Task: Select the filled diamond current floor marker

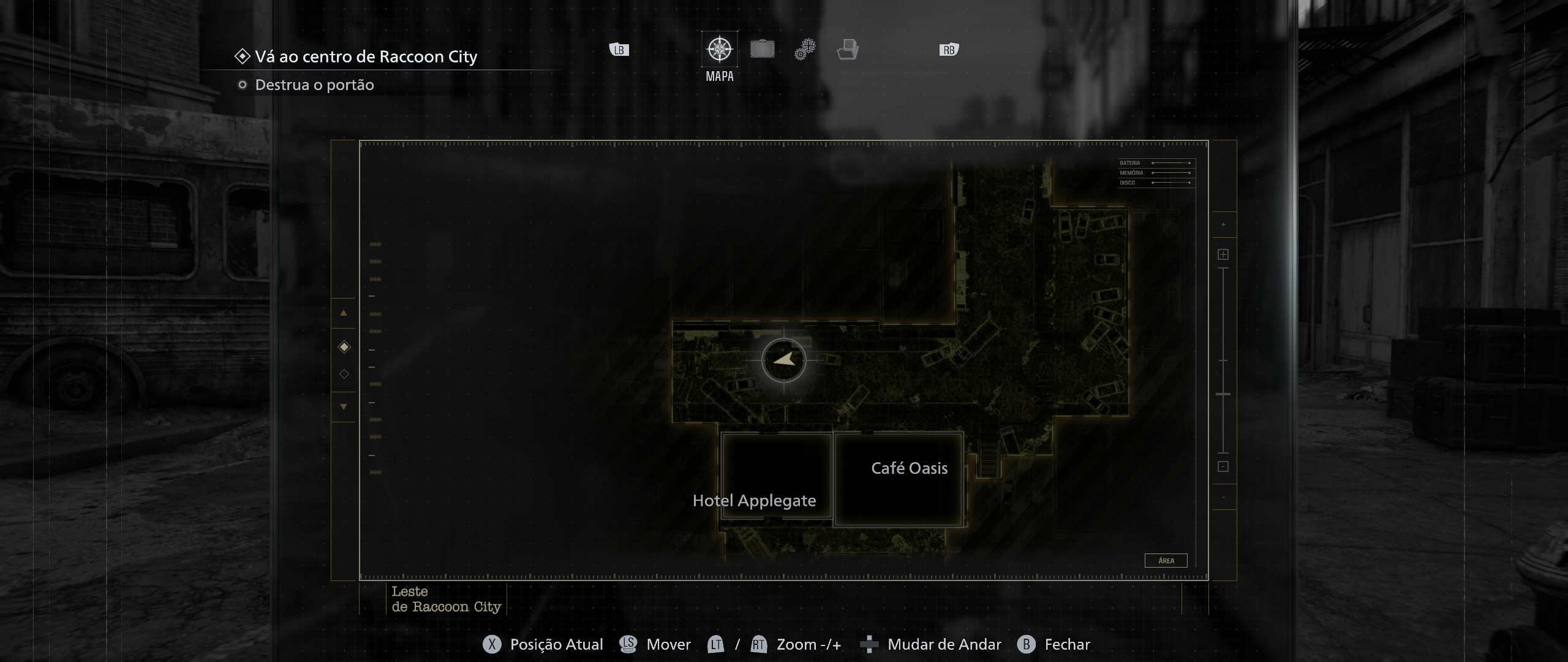Action: pos(344,347)
